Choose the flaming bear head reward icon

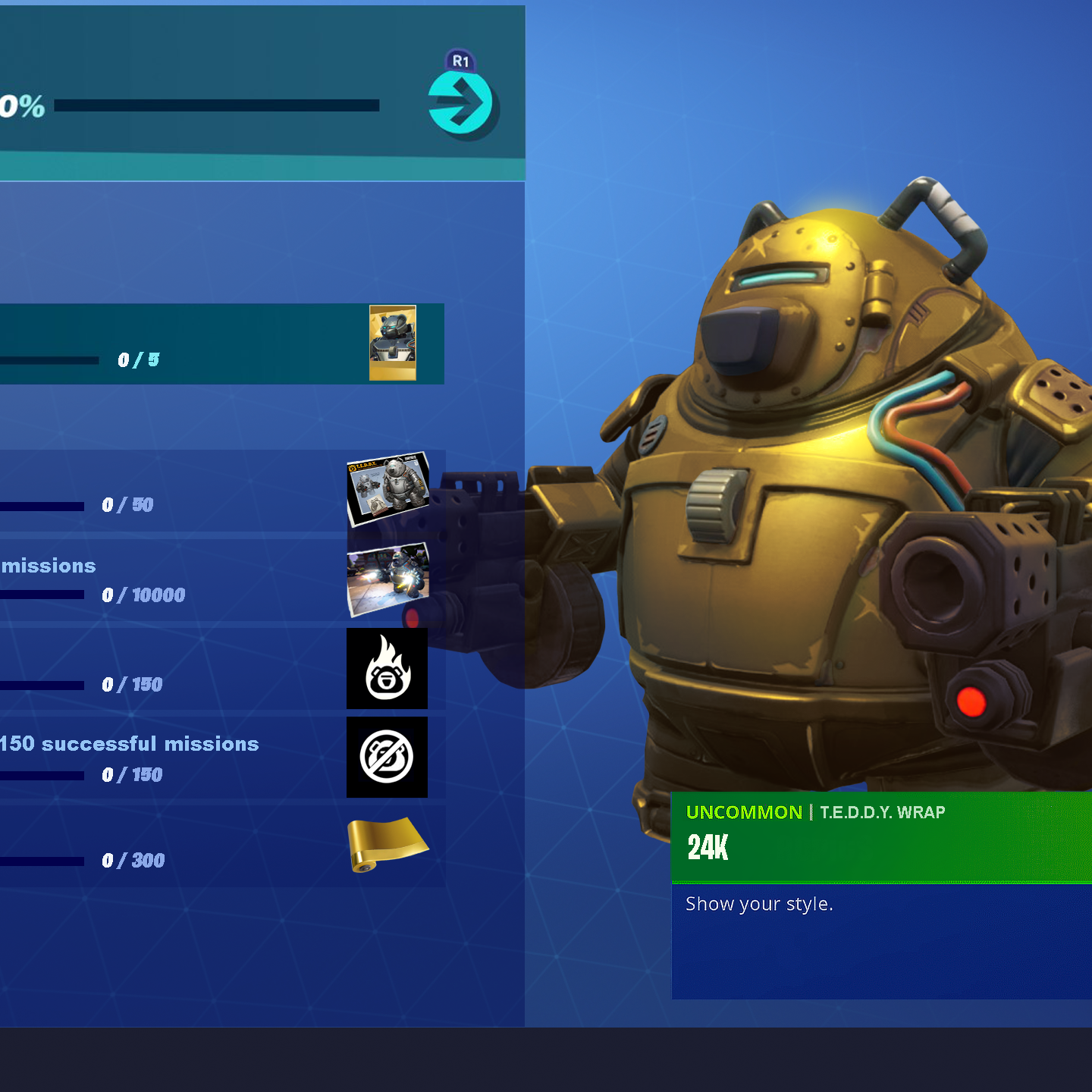tap(387, 669)
